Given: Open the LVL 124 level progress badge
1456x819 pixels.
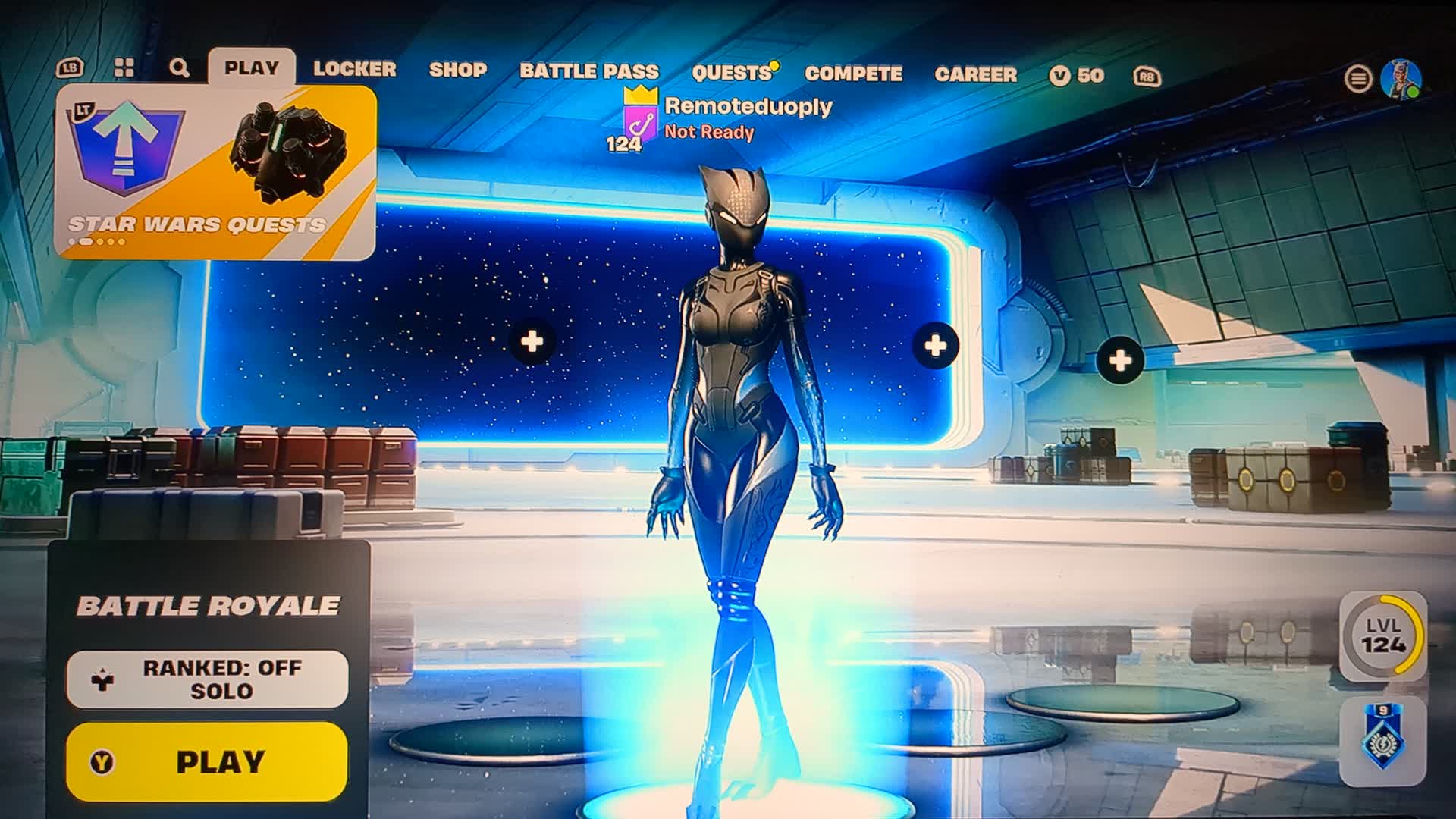Looking at the screenshot, I should (x=1382, y=635).
